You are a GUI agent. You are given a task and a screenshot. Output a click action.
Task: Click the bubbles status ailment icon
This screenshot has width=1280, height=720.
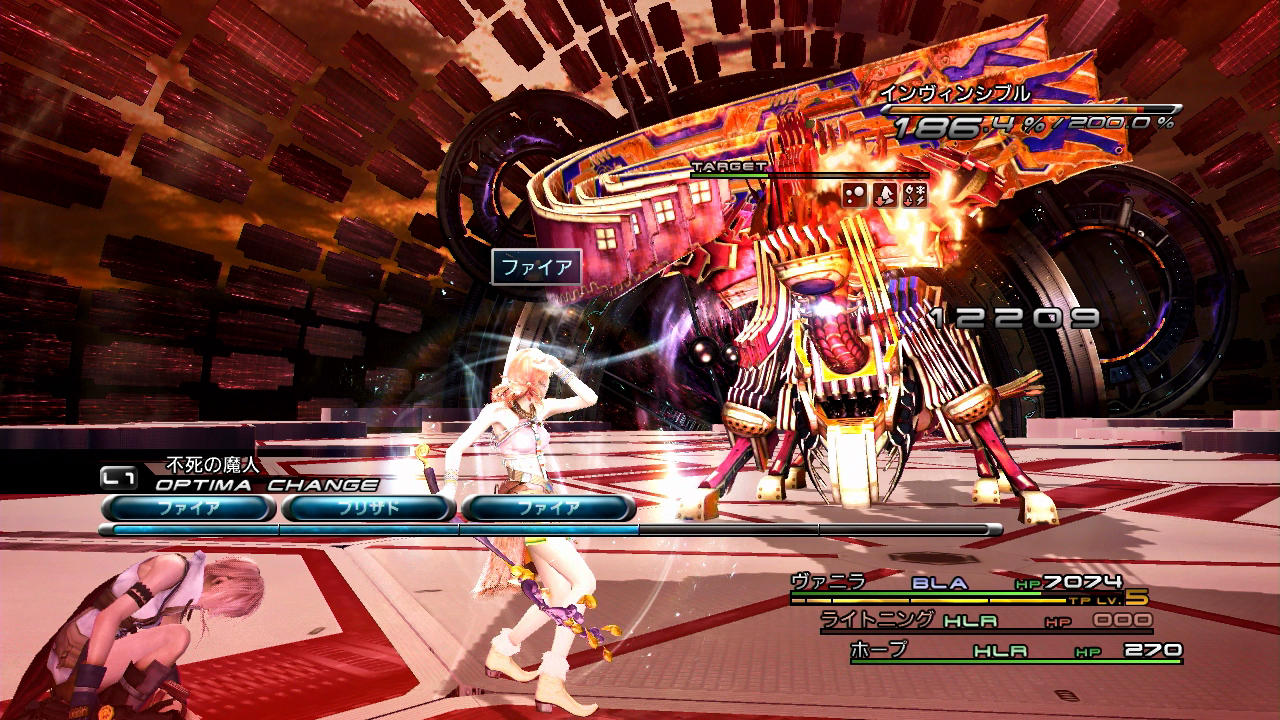tap(856, 195)
